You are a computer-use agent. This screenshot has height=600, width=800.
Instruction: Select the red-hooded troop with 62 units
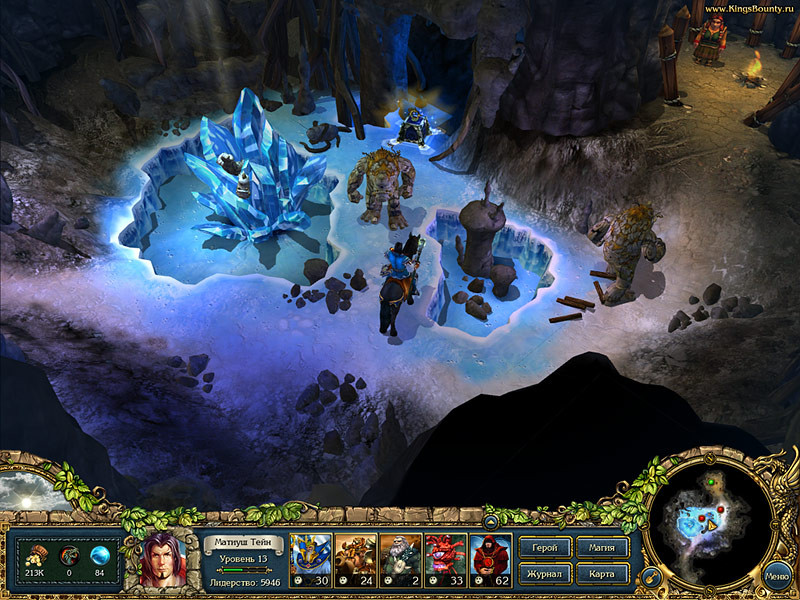pyautogui.click(x=490, y=559)
